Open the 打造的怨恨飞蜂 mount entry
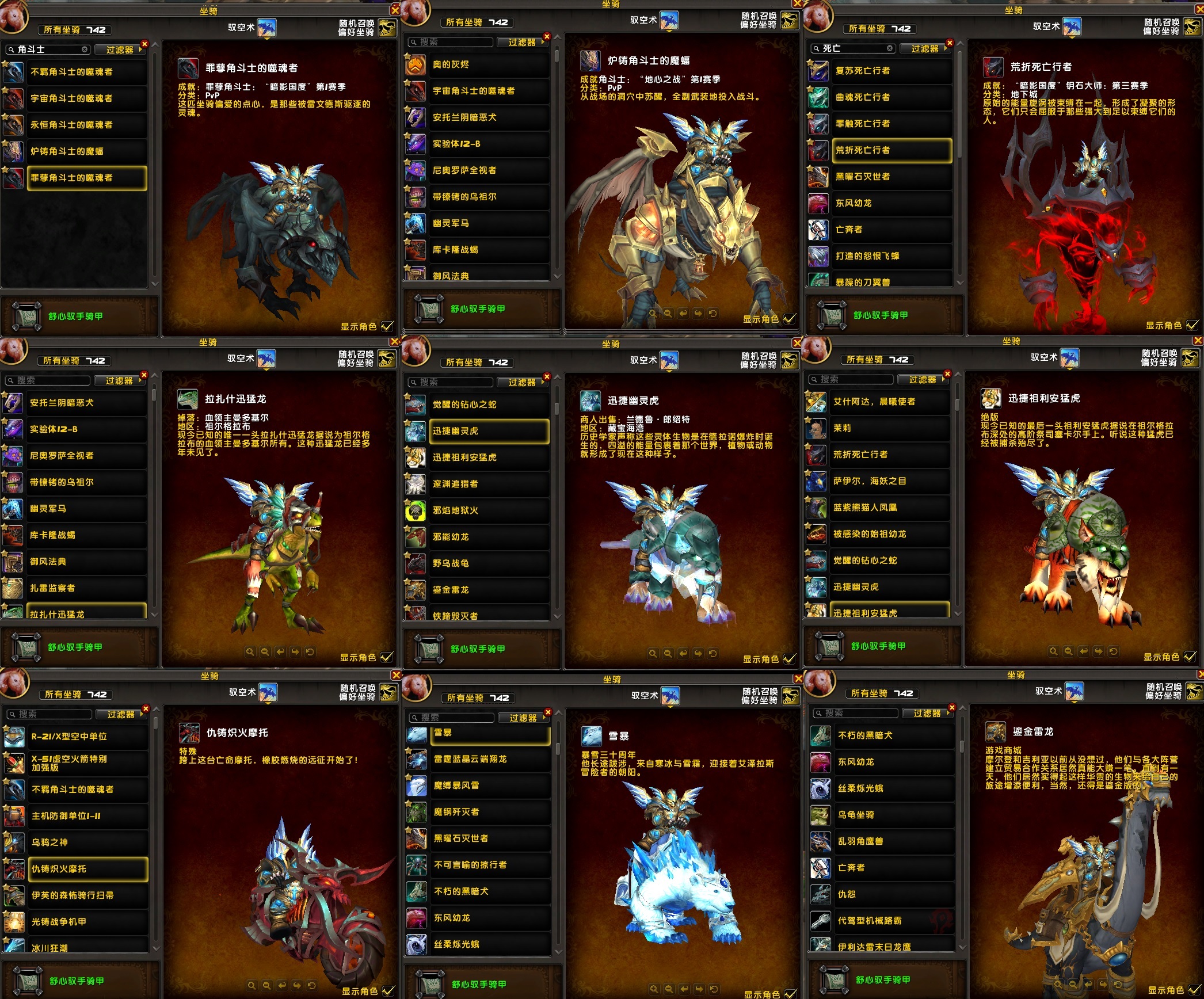The height and width of the screenshot is (999, 1204). coord(891,256)
